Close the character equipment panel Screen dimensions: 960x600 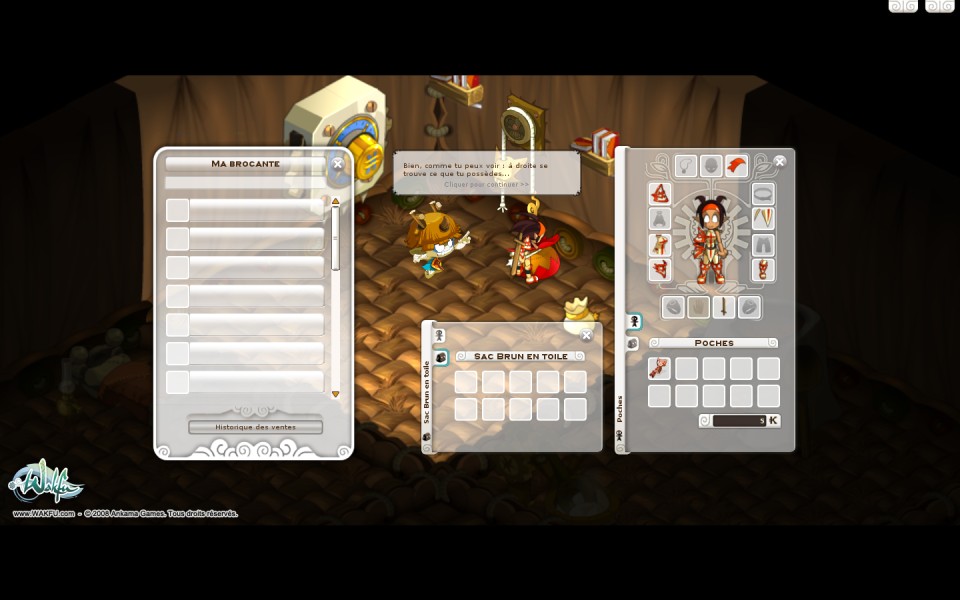click(x=780, y=161)
